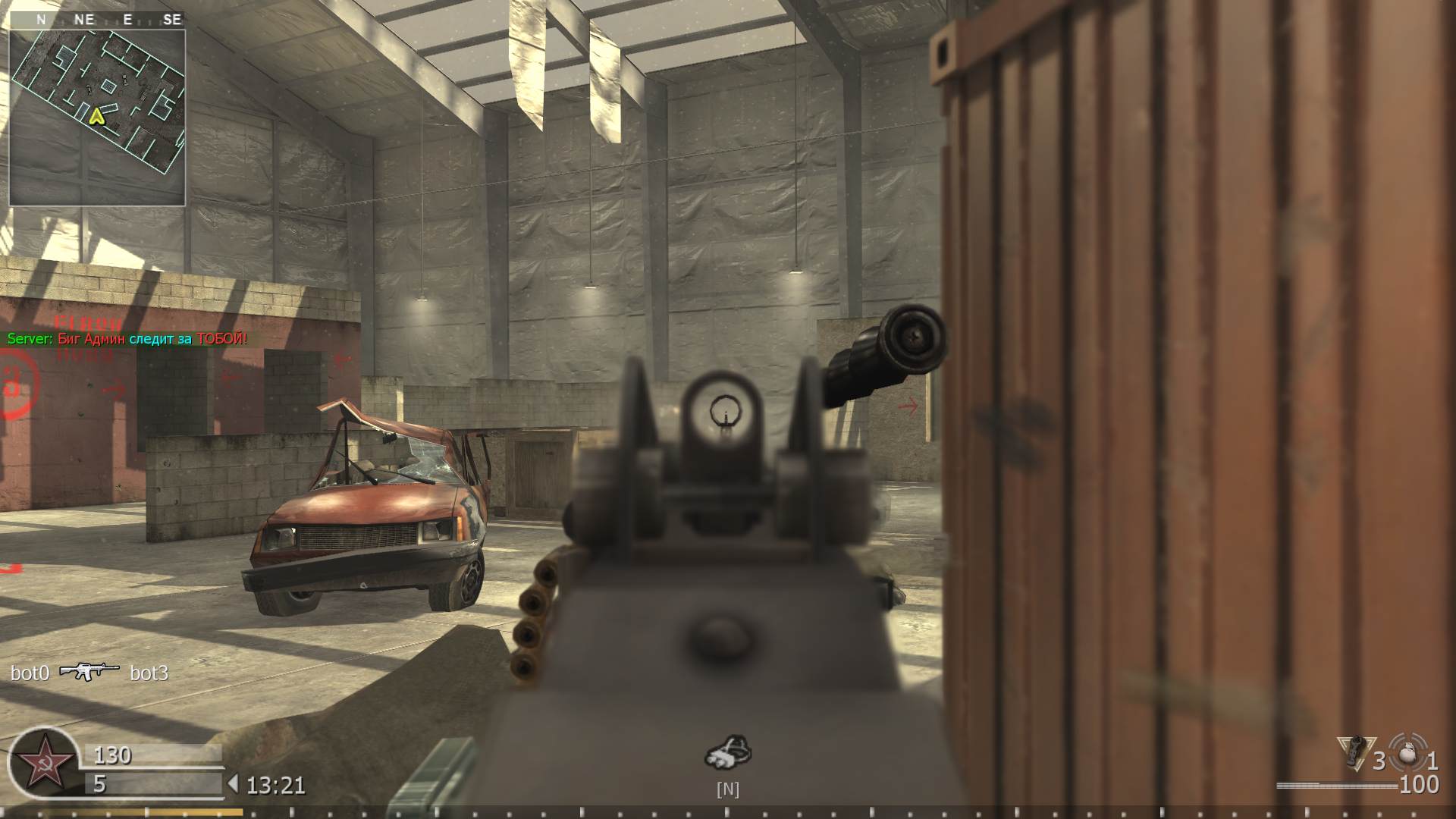The height and width of the screenshot is (819, 1456).
Task: Click the SE label on the compass bar
Action: click(171, 20)
